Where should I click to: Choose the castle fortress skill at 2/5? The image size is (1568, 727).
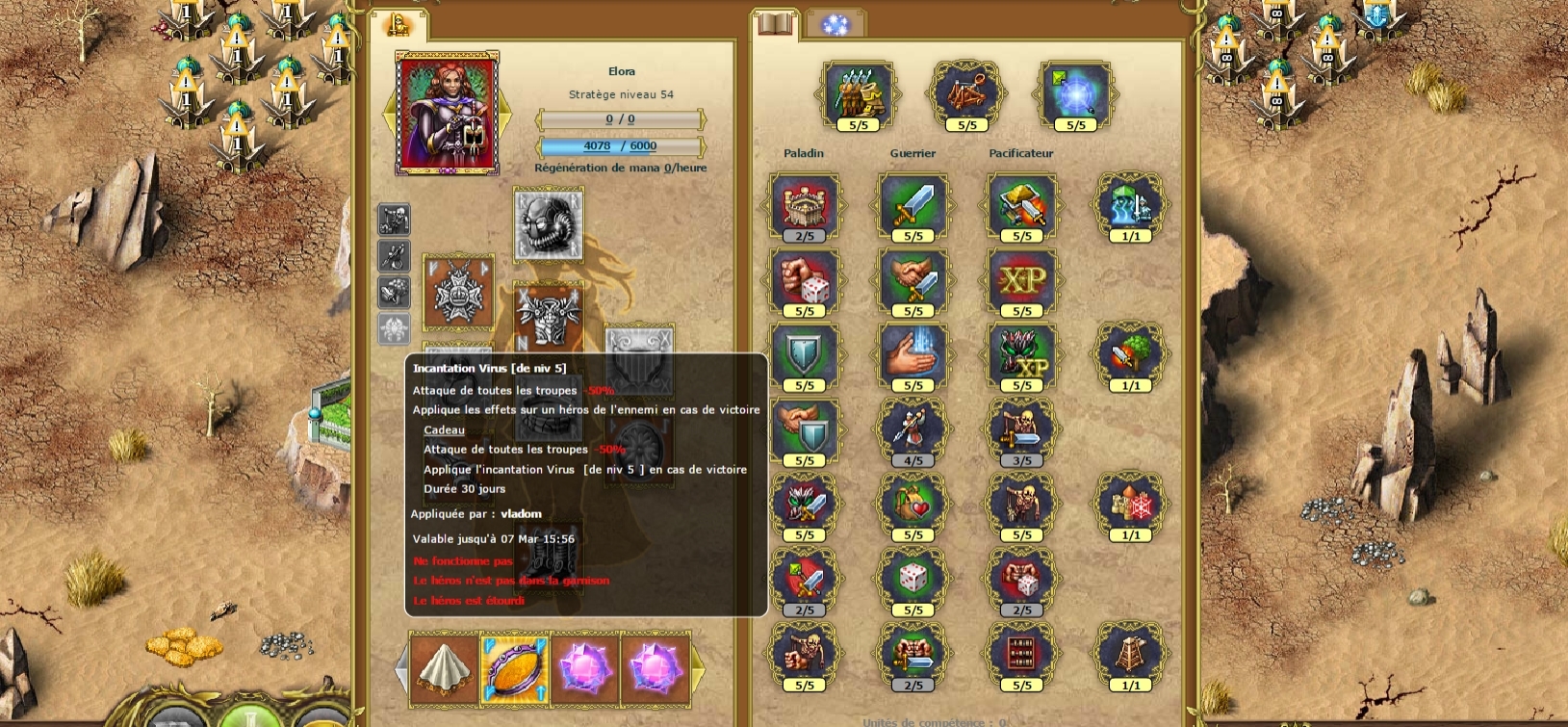click(x=804, y=204)
